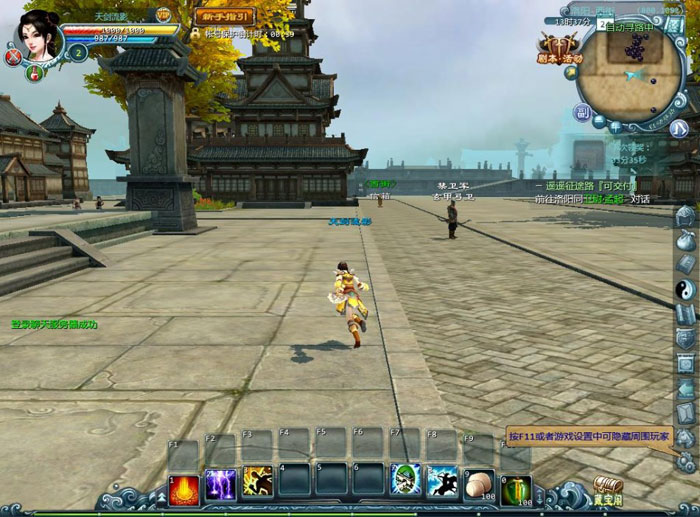Image resolution: width=700 pixels, height=517 pixels.
Task: Open the VIP badge
Action: tap(162, 15)
